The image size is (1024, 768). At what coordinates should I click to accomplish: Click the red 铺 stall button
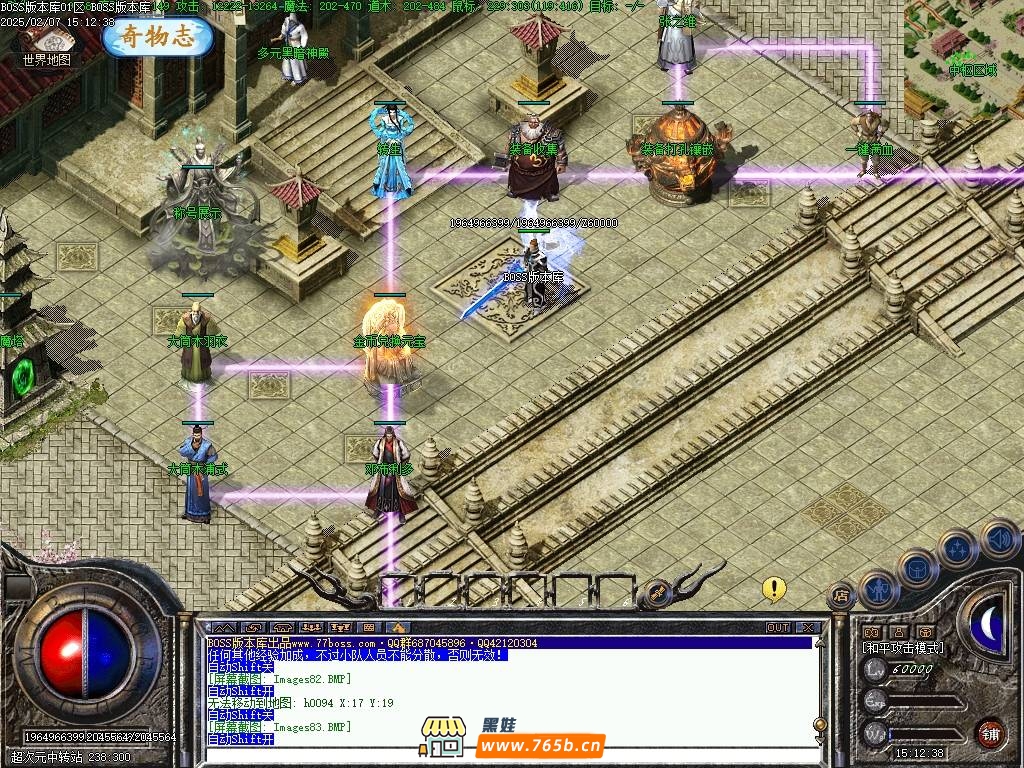click(x=991, y=732)
